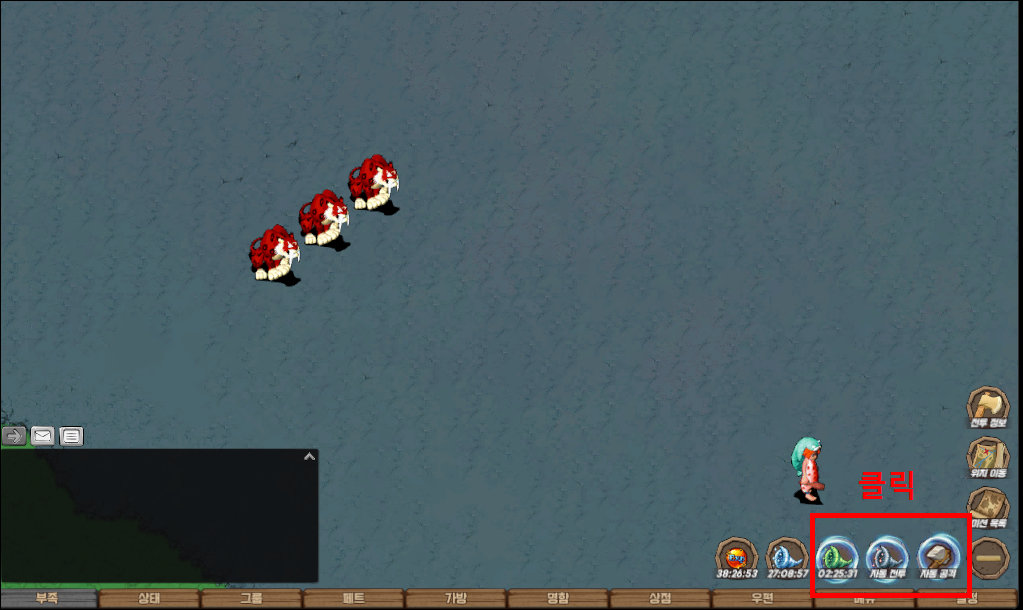Select the blue horn buff icon
Image resolution: width=1023 pixels, height=610 pixels.
[x=786, y=557]
